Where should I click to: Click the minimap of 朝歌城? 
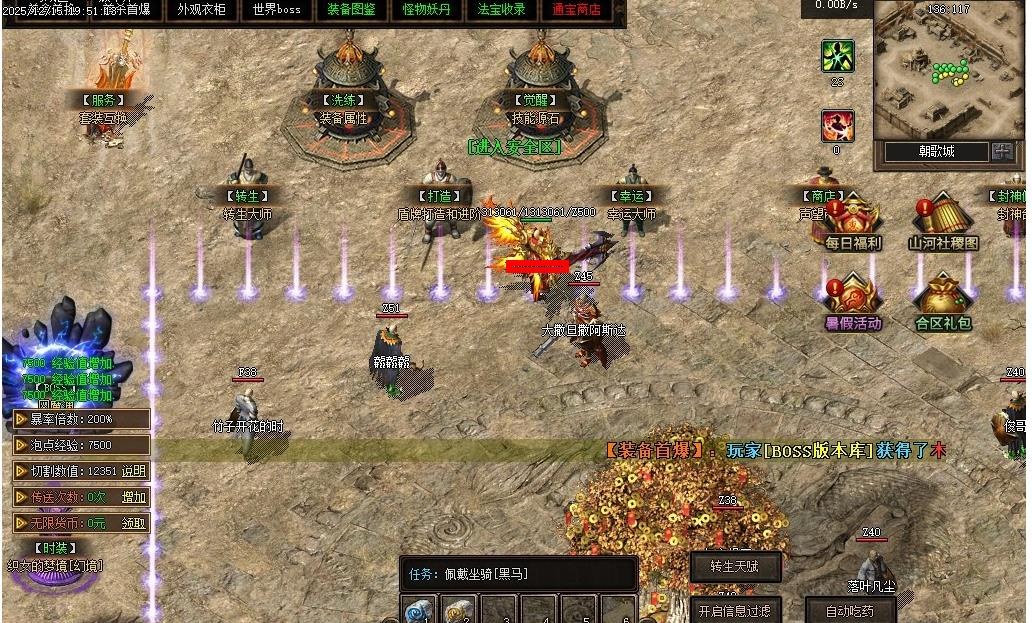click(x=948, y=72)
